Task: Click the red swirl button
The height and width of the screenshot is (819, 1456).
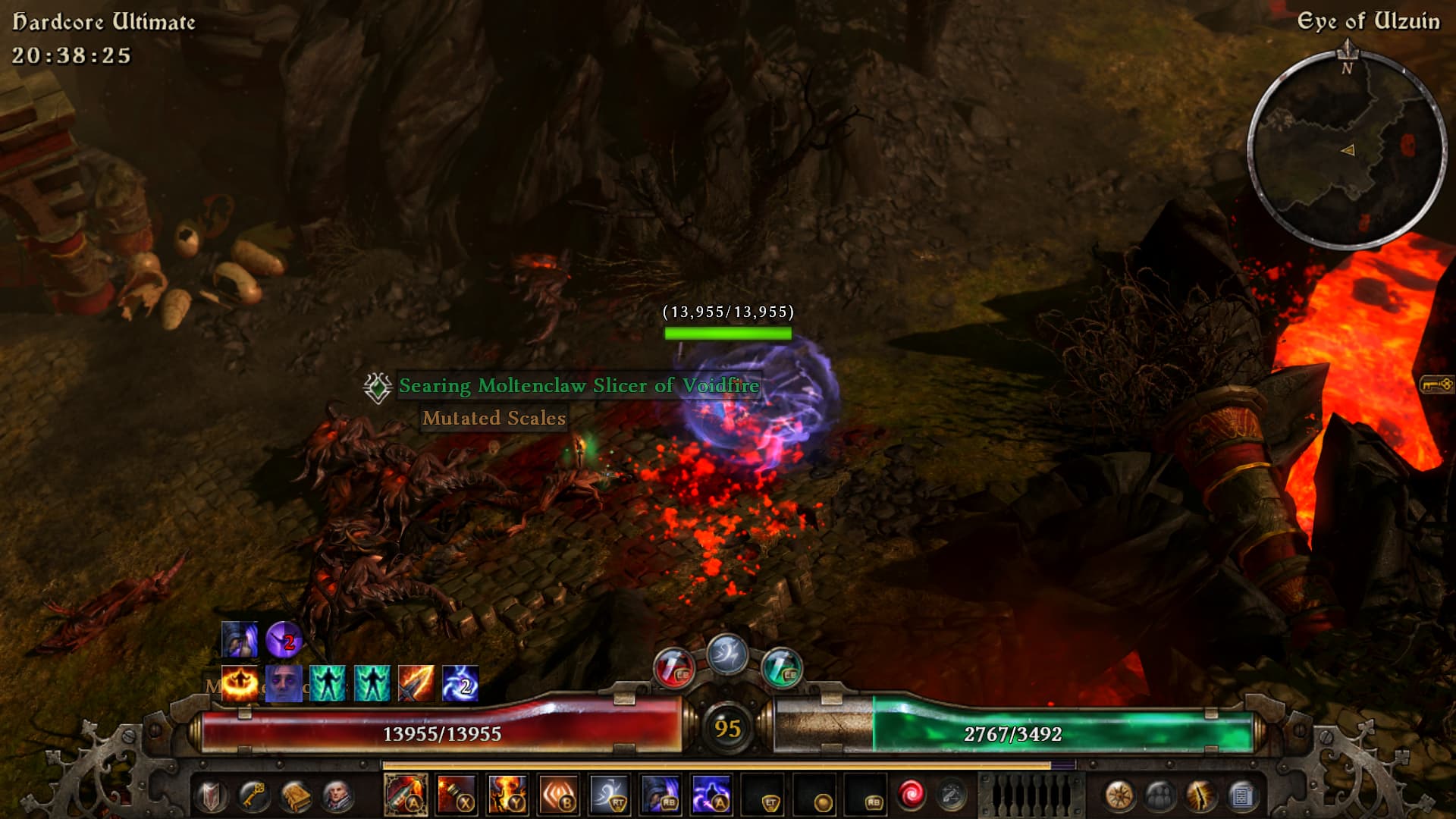Action: [910, 795]
